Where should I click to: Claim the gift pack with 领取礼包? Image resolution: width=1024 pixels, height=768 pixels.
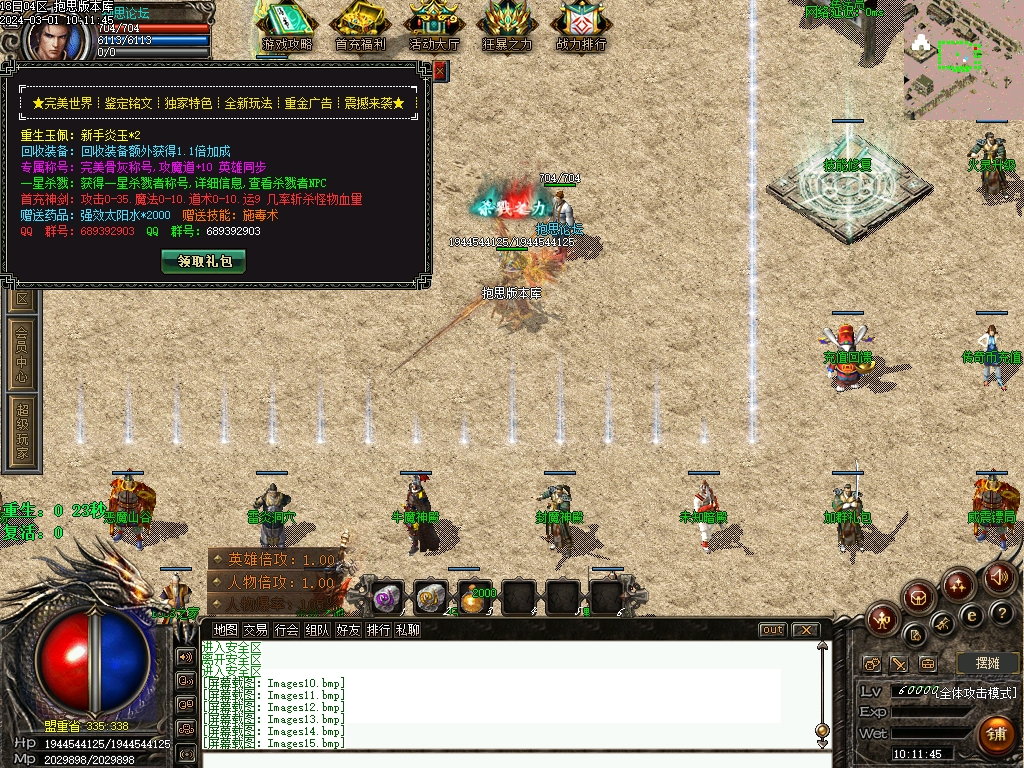[x=203, y=261]
